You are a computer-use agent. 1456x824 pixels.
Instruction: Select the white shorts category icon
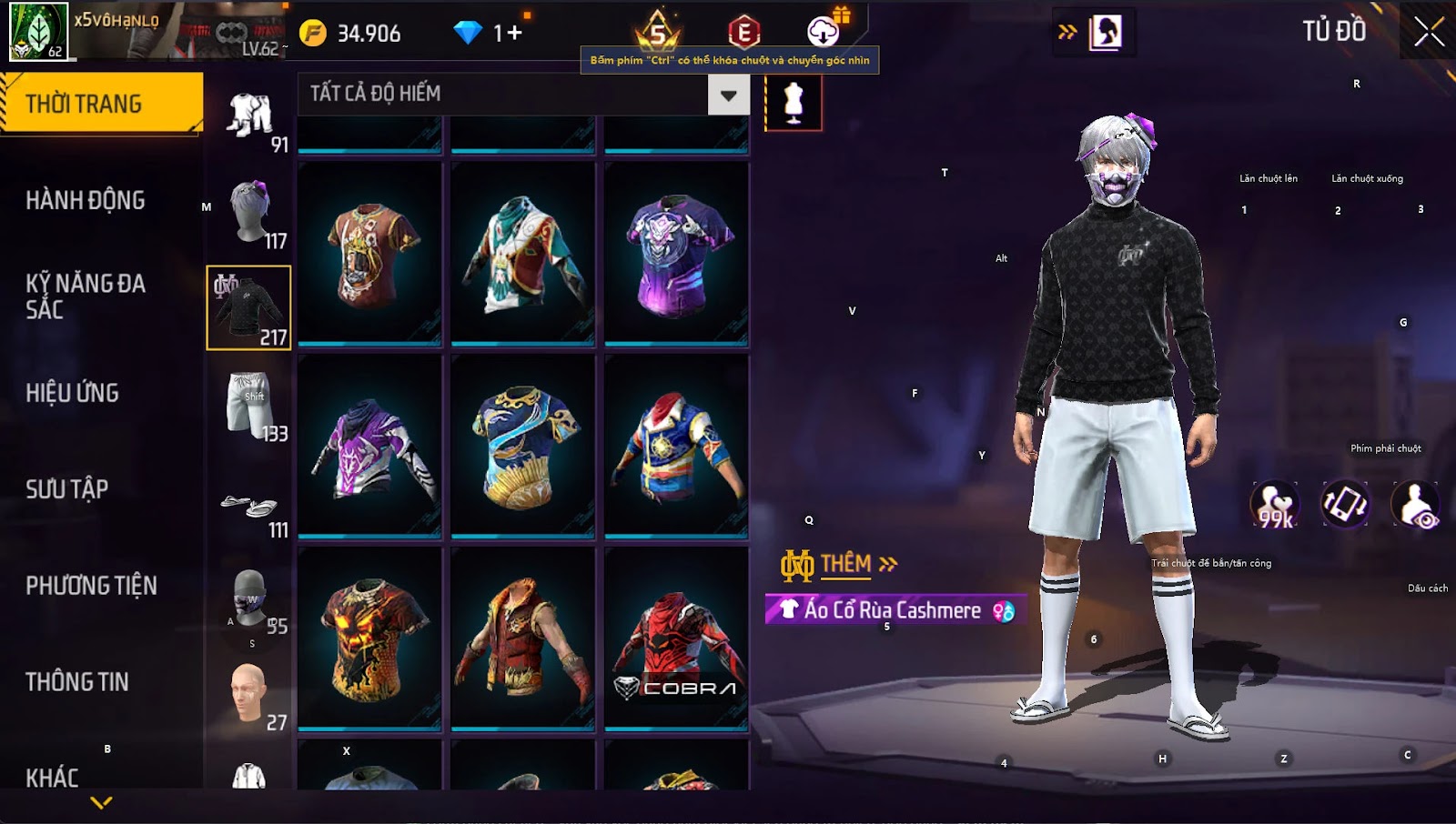(249, 404)
